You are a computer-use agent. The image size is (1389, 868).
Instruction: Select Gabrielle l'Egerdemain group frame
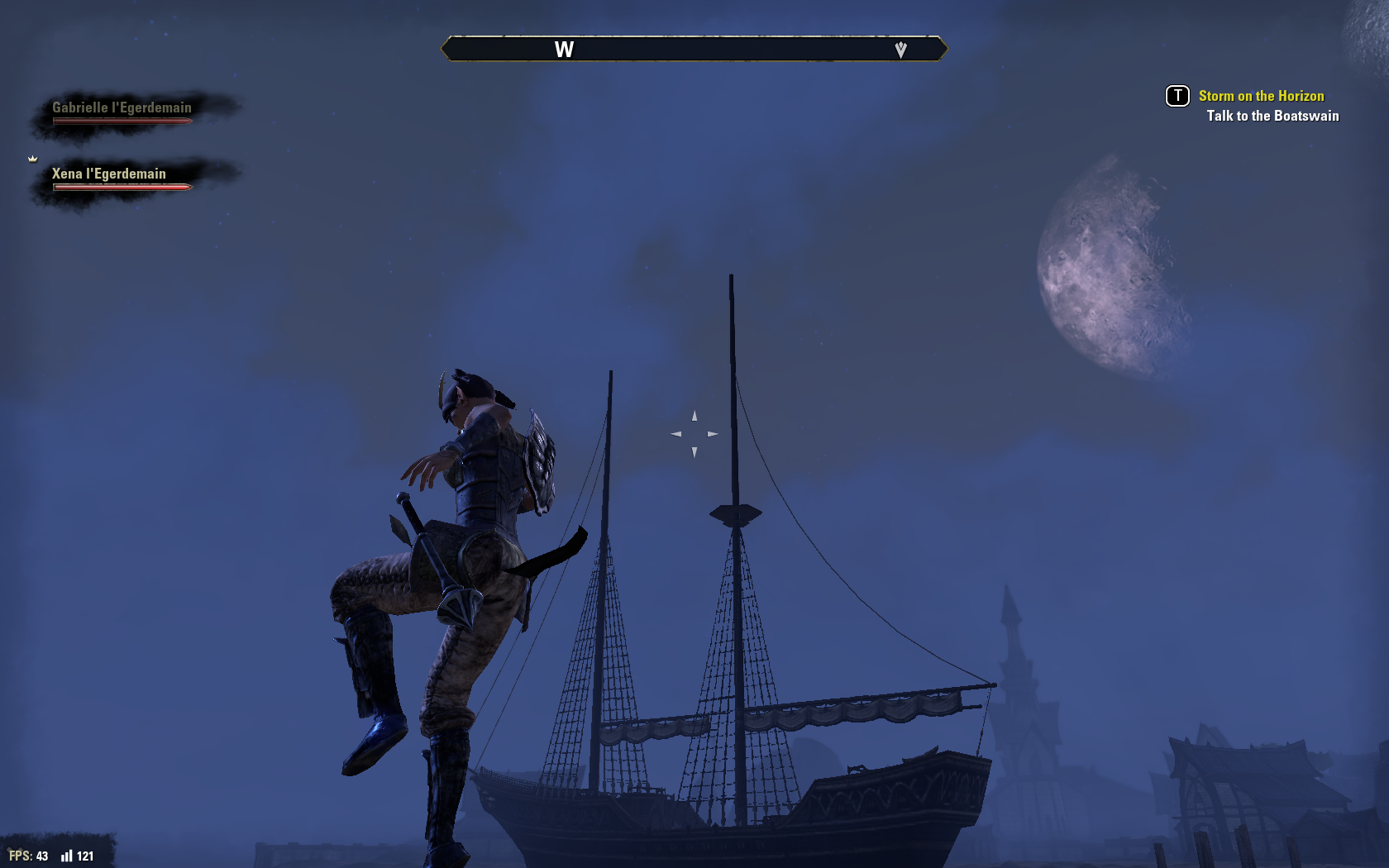(x=122, y=112)
